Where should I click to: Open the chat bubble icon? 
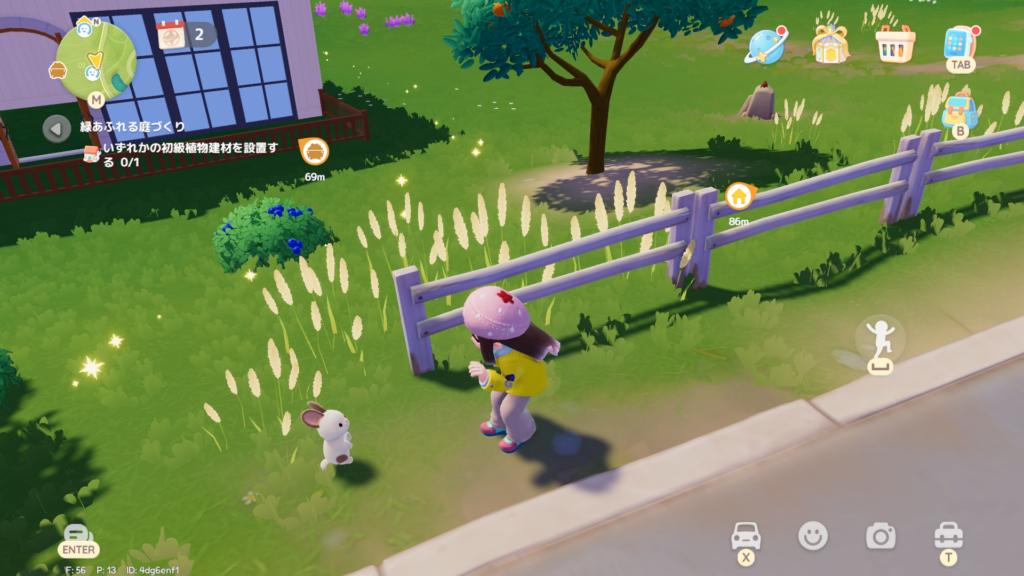coord(77,534)
